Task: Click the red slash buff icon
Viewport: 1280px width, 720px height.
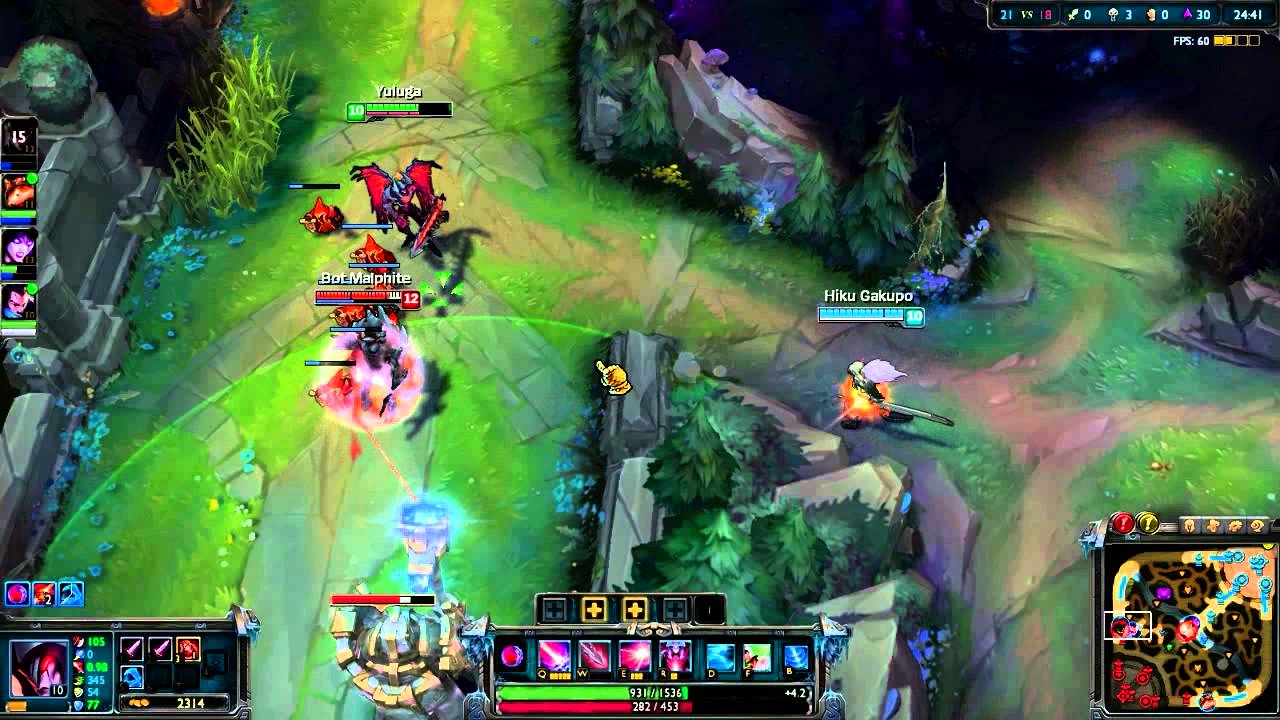Action: [x=44, y=594]
